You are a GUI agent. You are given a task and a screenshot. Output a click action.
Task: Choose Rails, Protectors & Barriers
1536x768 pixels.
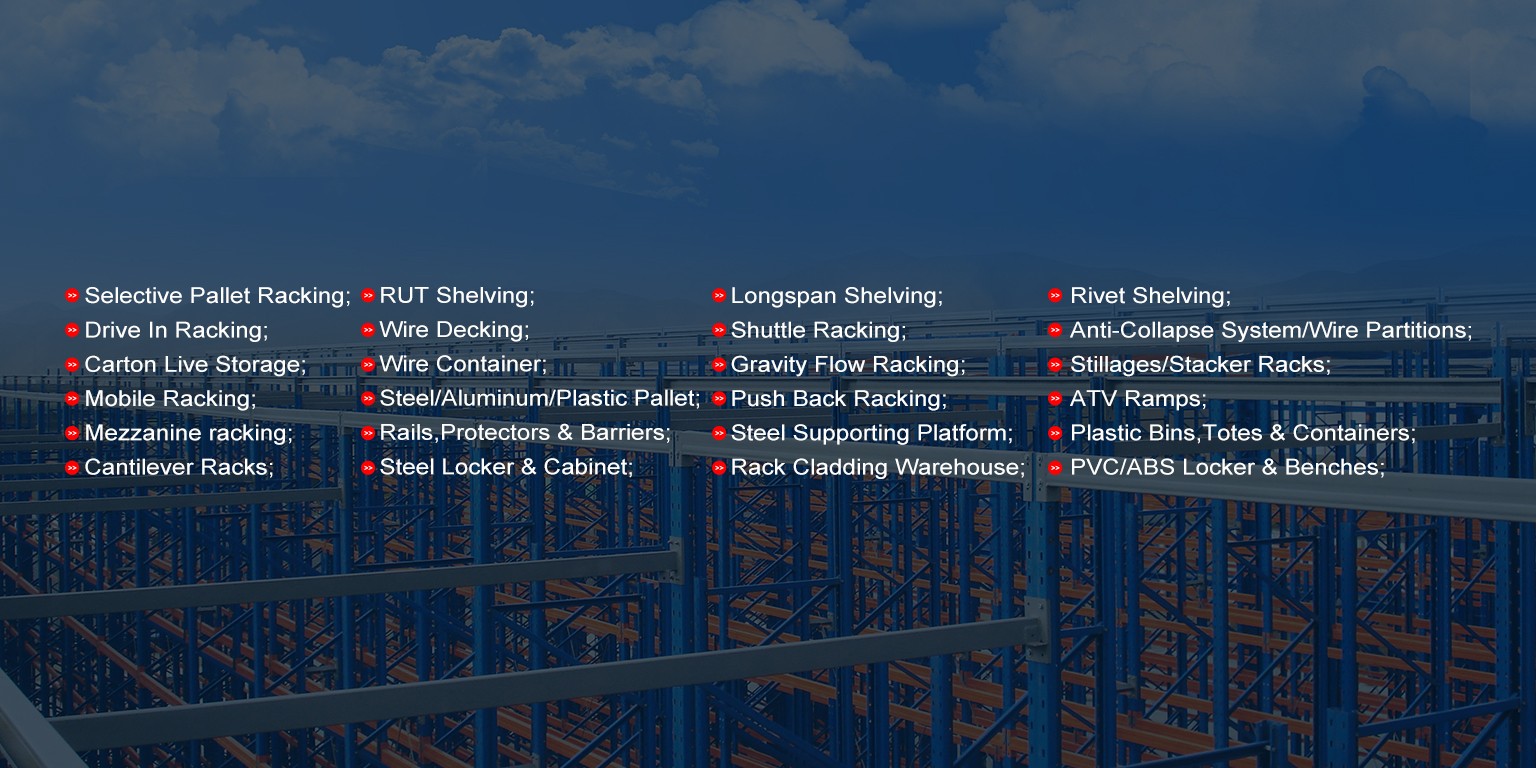[x=524, y=433]
